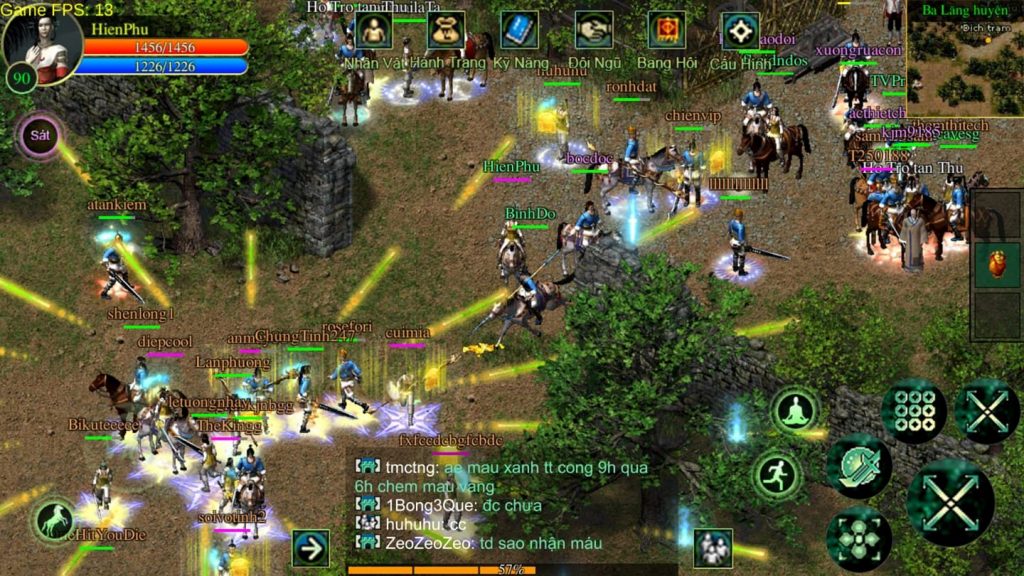Viewport: 1024px width, 576px height.
Task: Tap the four-petal target selection button
Action: click(x=858, y=538)
